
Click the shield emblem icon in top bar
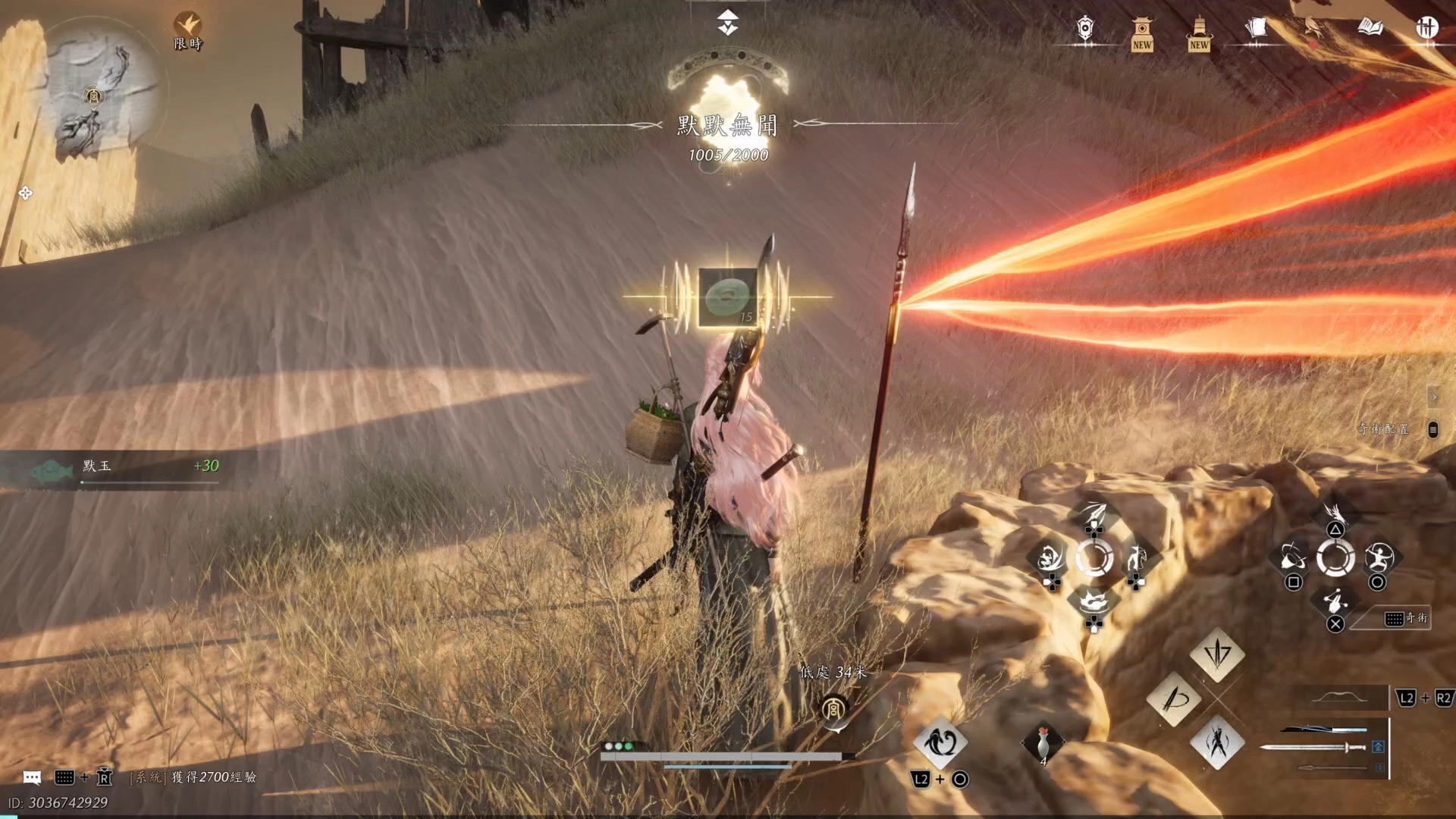point(1085,30)
